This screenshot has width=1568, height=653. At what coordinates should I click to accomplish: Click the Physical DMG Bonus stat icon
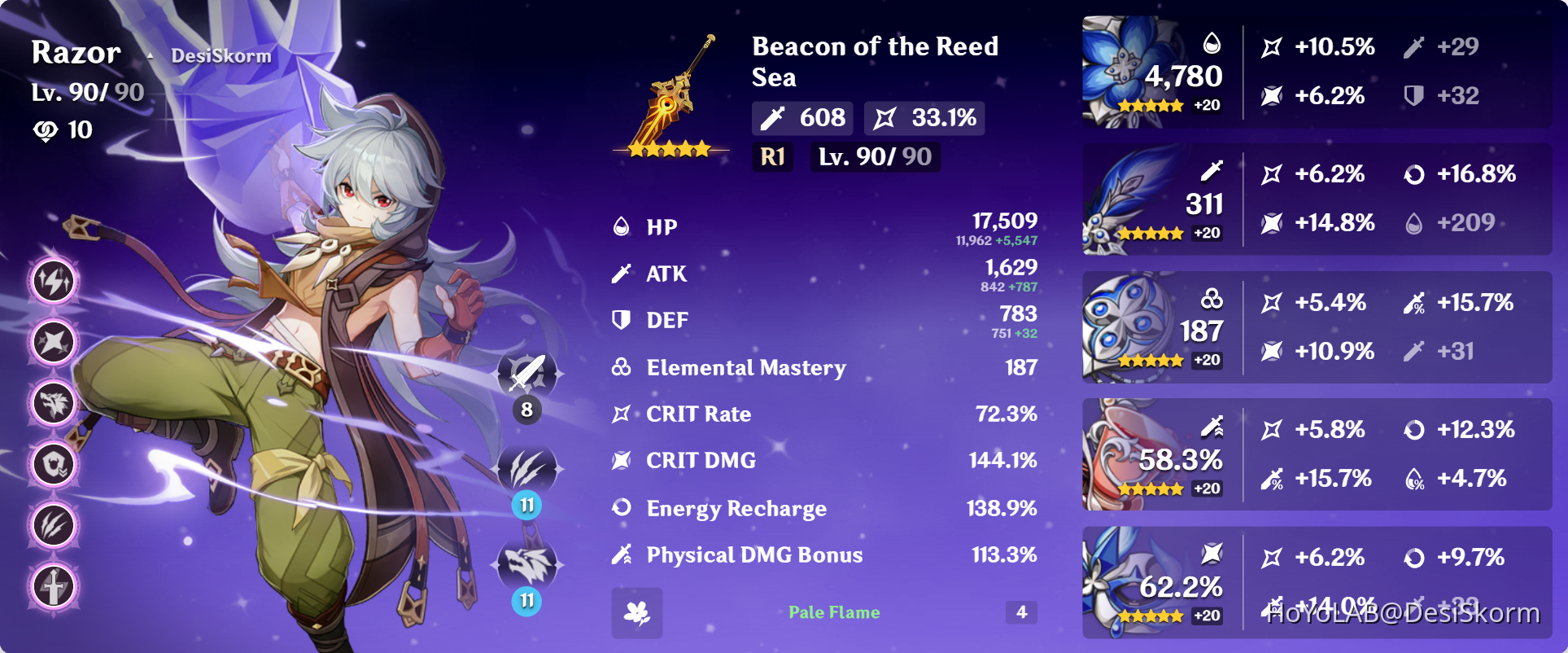point(621,554)
